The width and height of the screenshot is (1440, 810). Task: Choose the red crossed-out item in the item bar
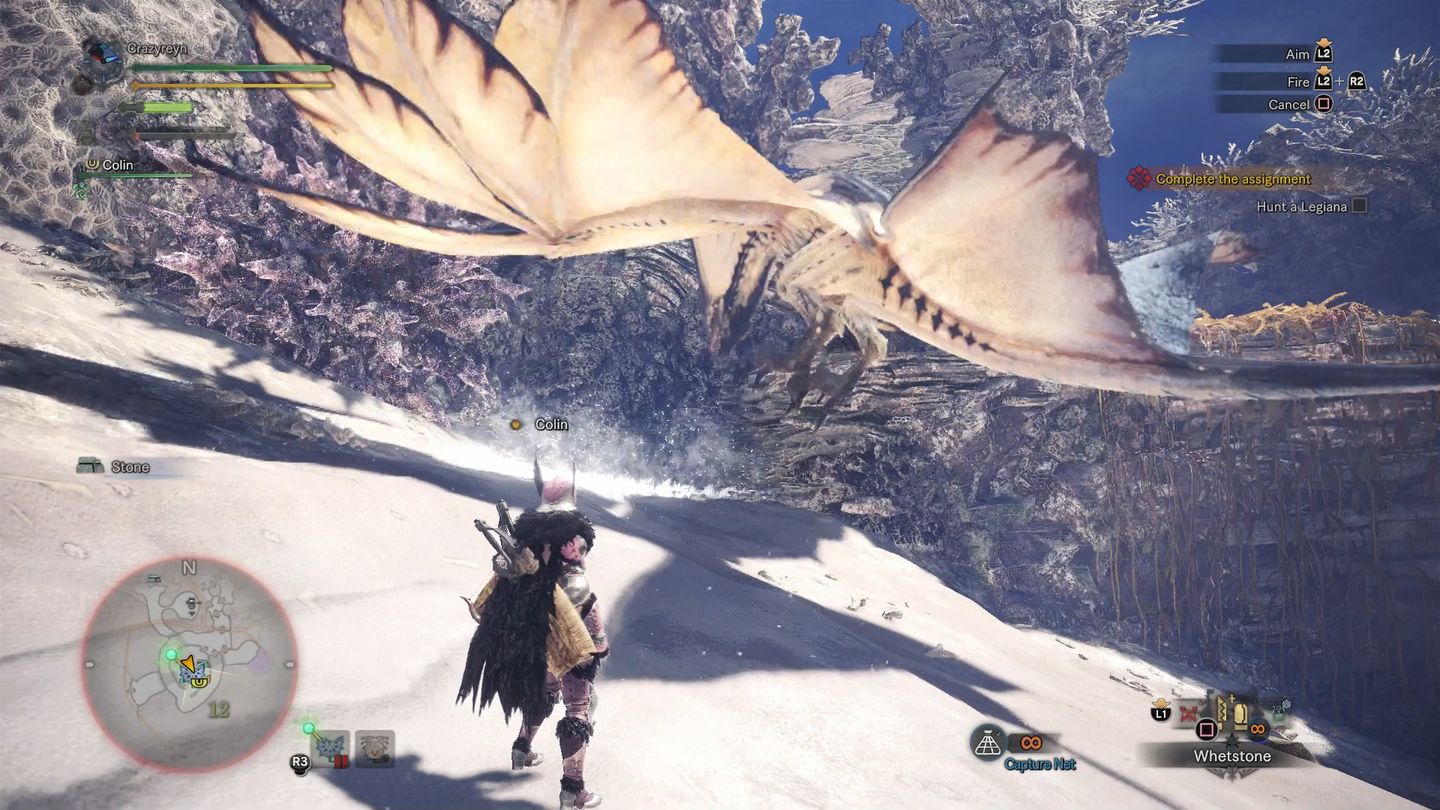[1189, 714]
